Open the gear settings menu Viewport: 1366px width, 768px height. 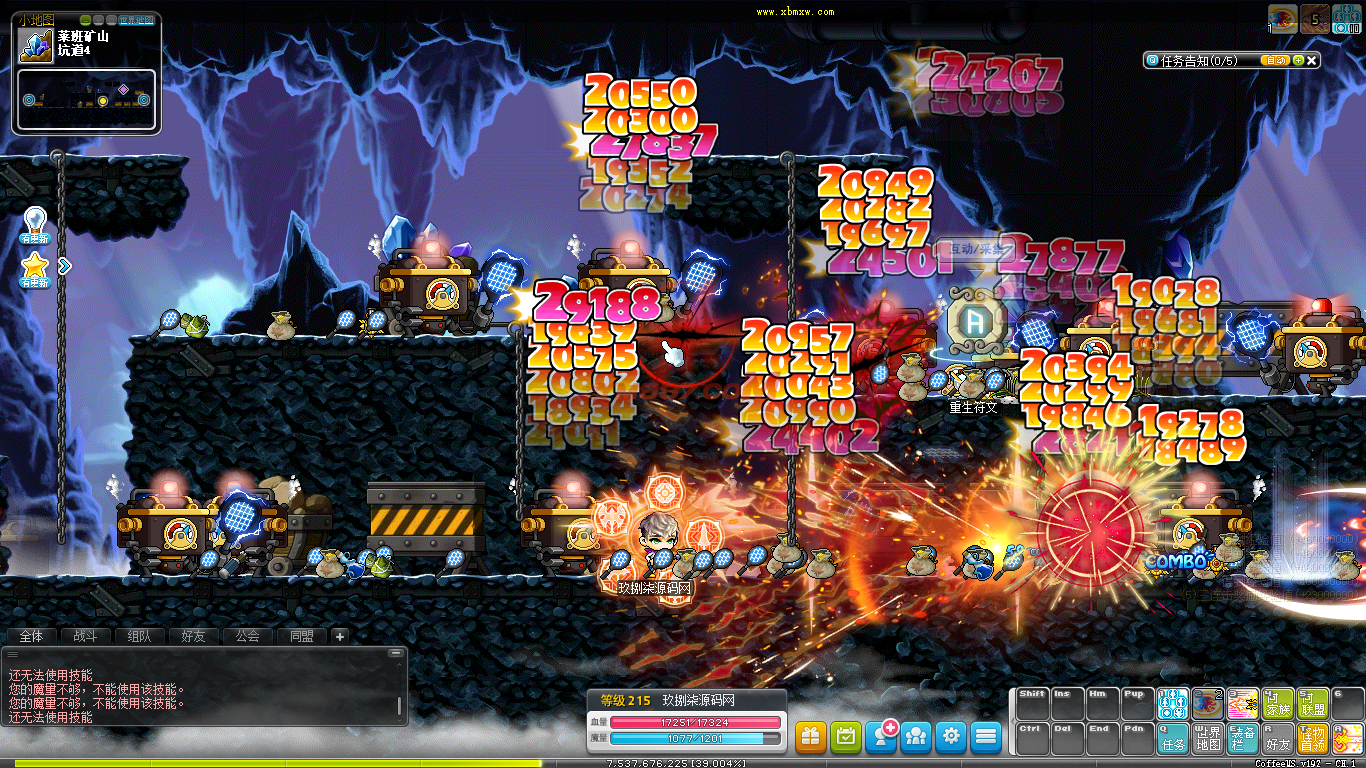(951, 737)
